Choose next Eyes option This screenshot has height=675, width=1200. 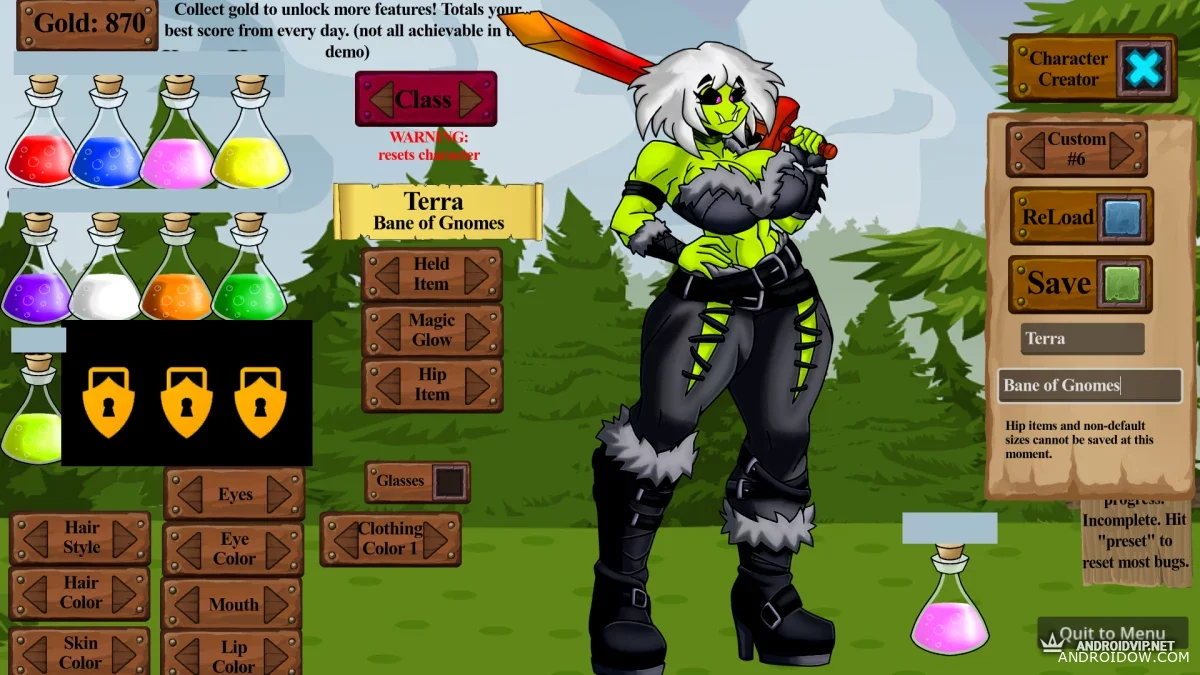(x=280, y=494)
